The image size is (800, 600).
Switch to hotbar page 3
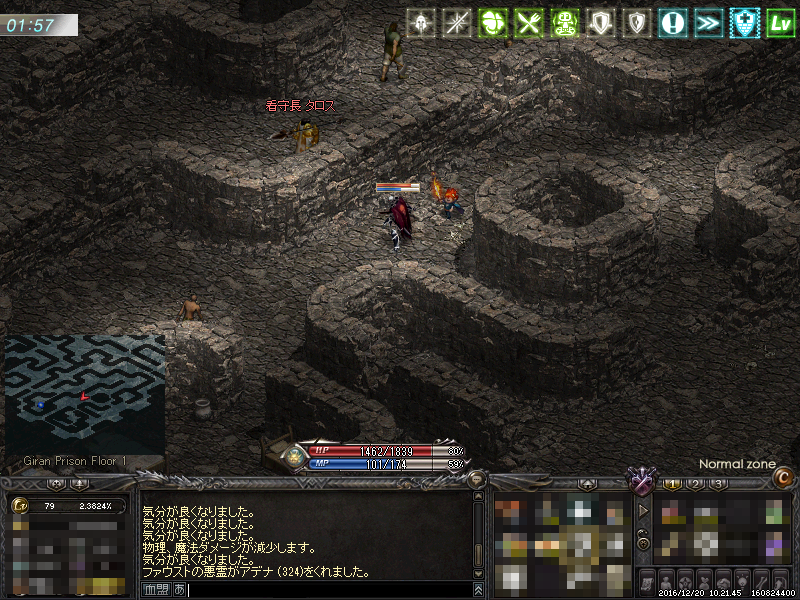(x=718, y=484)
